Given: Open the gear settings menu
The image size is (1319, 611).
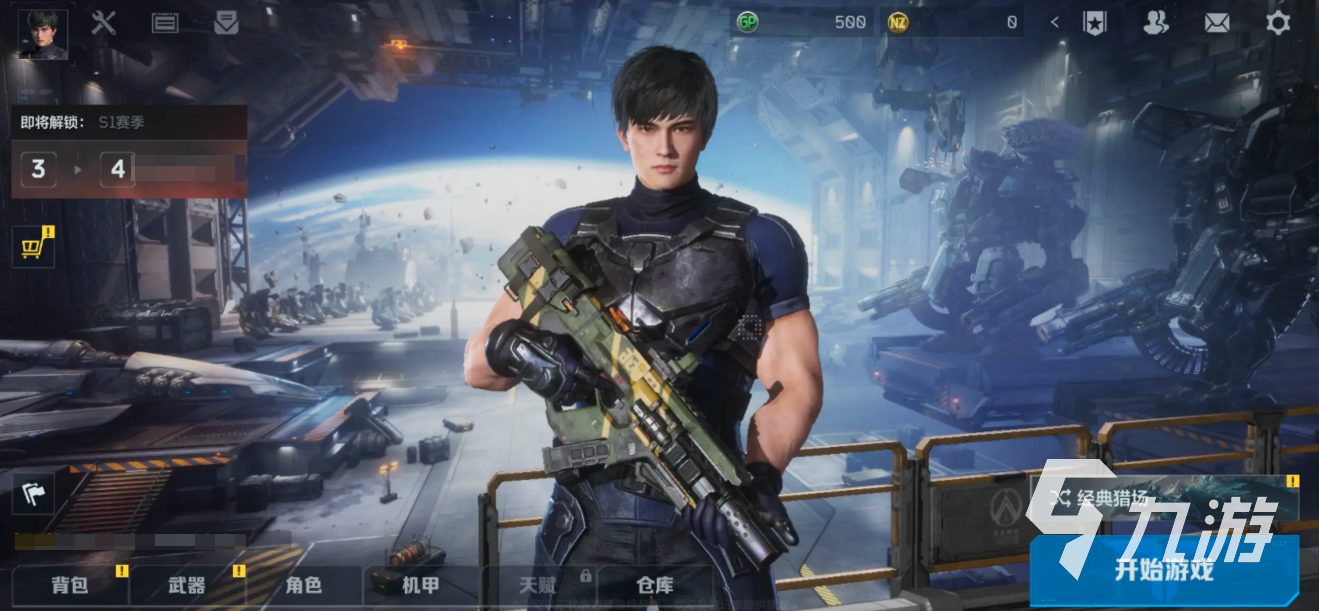Looking at the screenshot, I should coord(1278,22).
